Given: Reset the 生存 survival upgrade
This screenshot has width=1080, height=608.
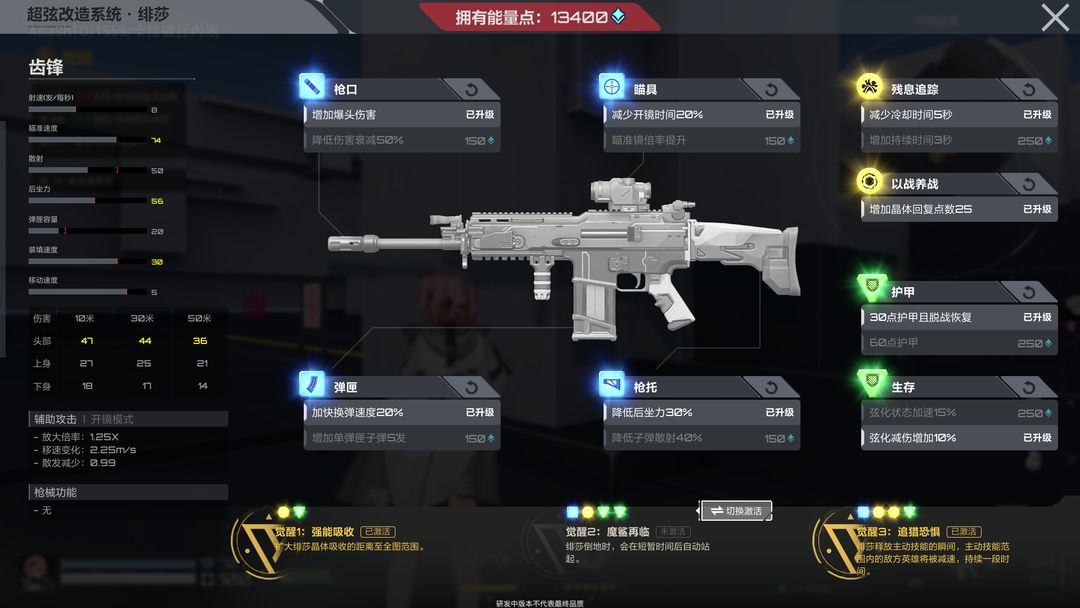Looking at the screenshot, I should [1029, 387].
